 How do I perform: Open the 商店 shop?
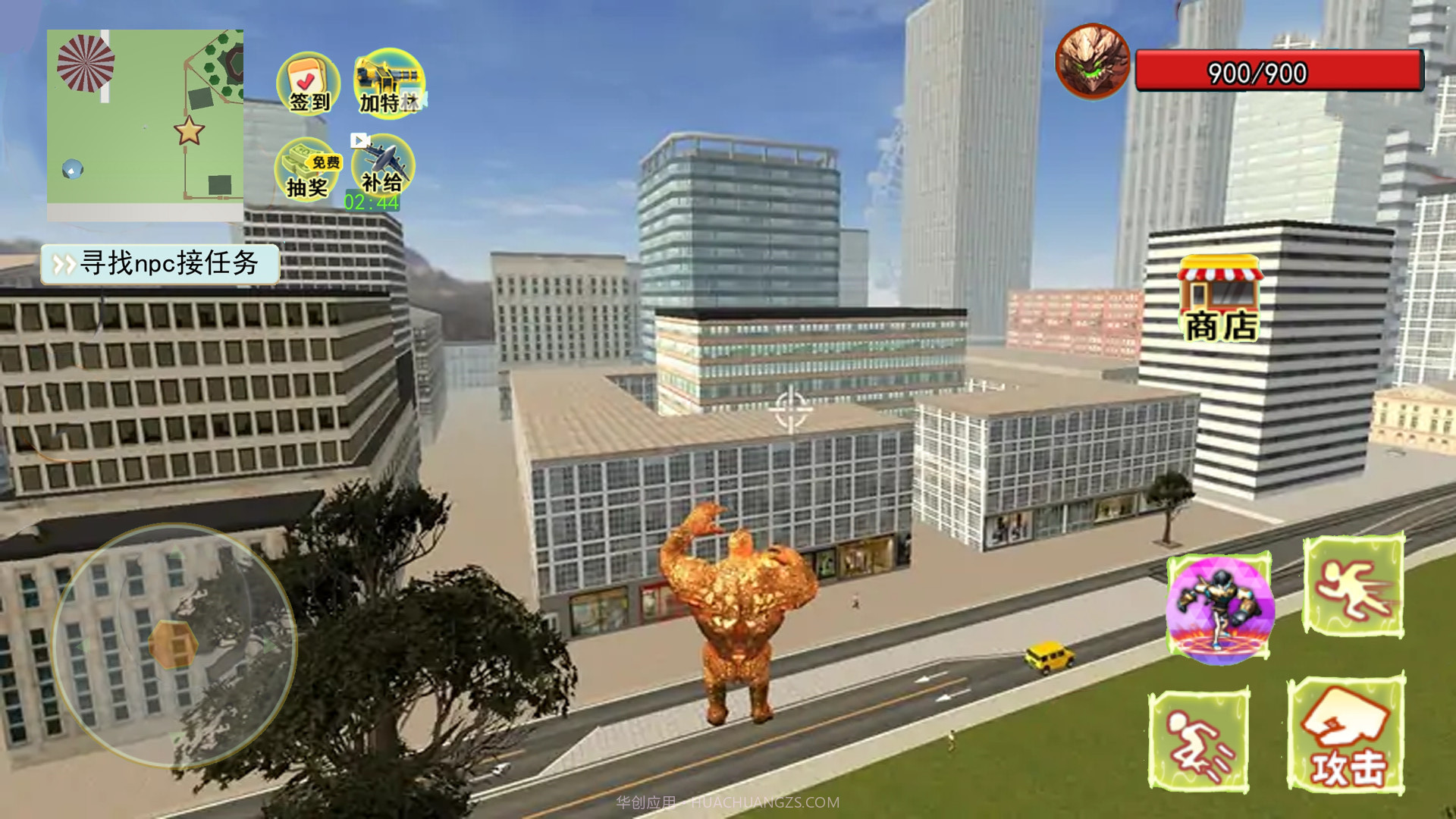[1220, 299]
